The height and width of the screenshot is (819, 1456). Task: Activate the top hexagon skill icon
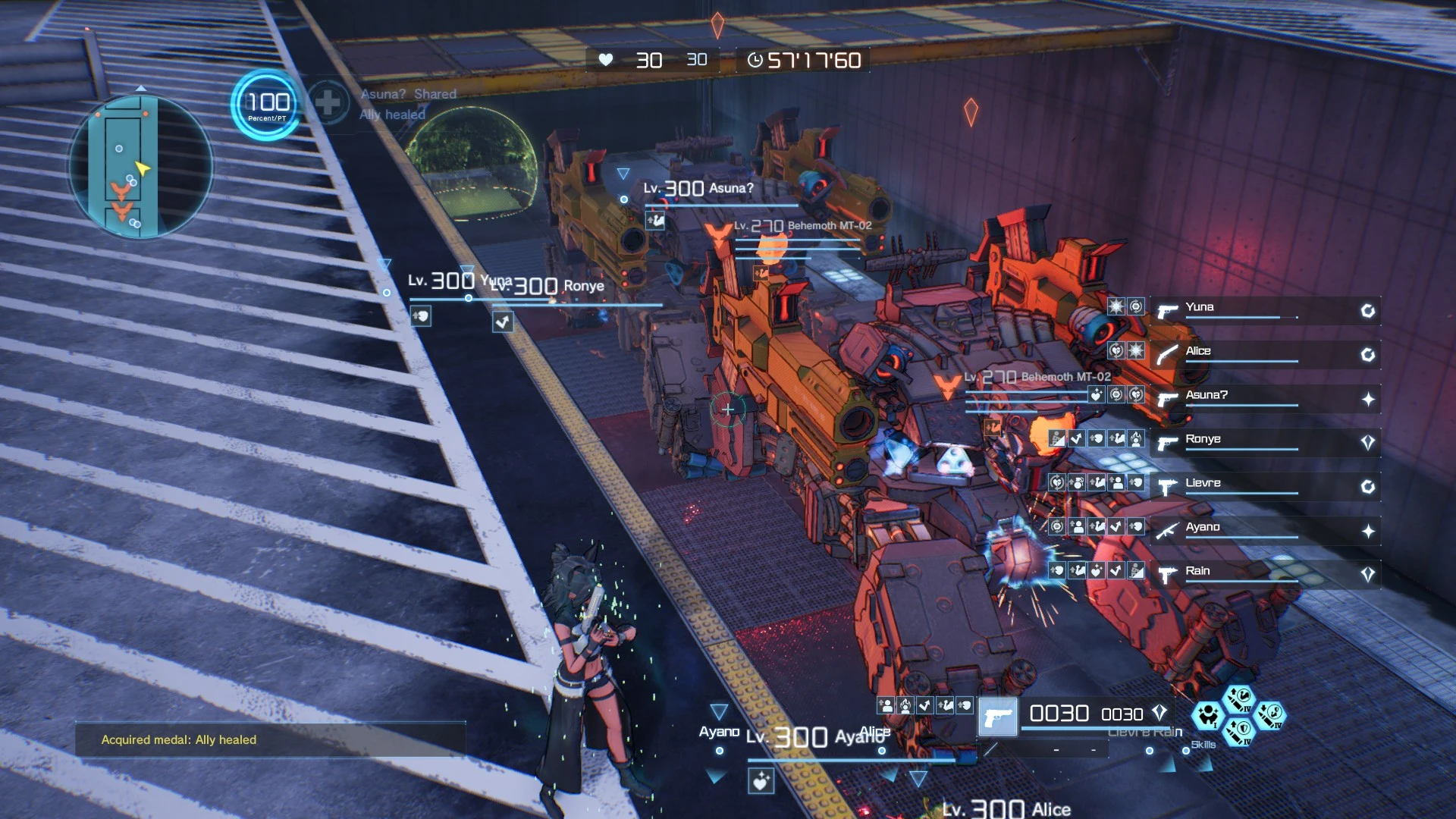coord(1239,699)
